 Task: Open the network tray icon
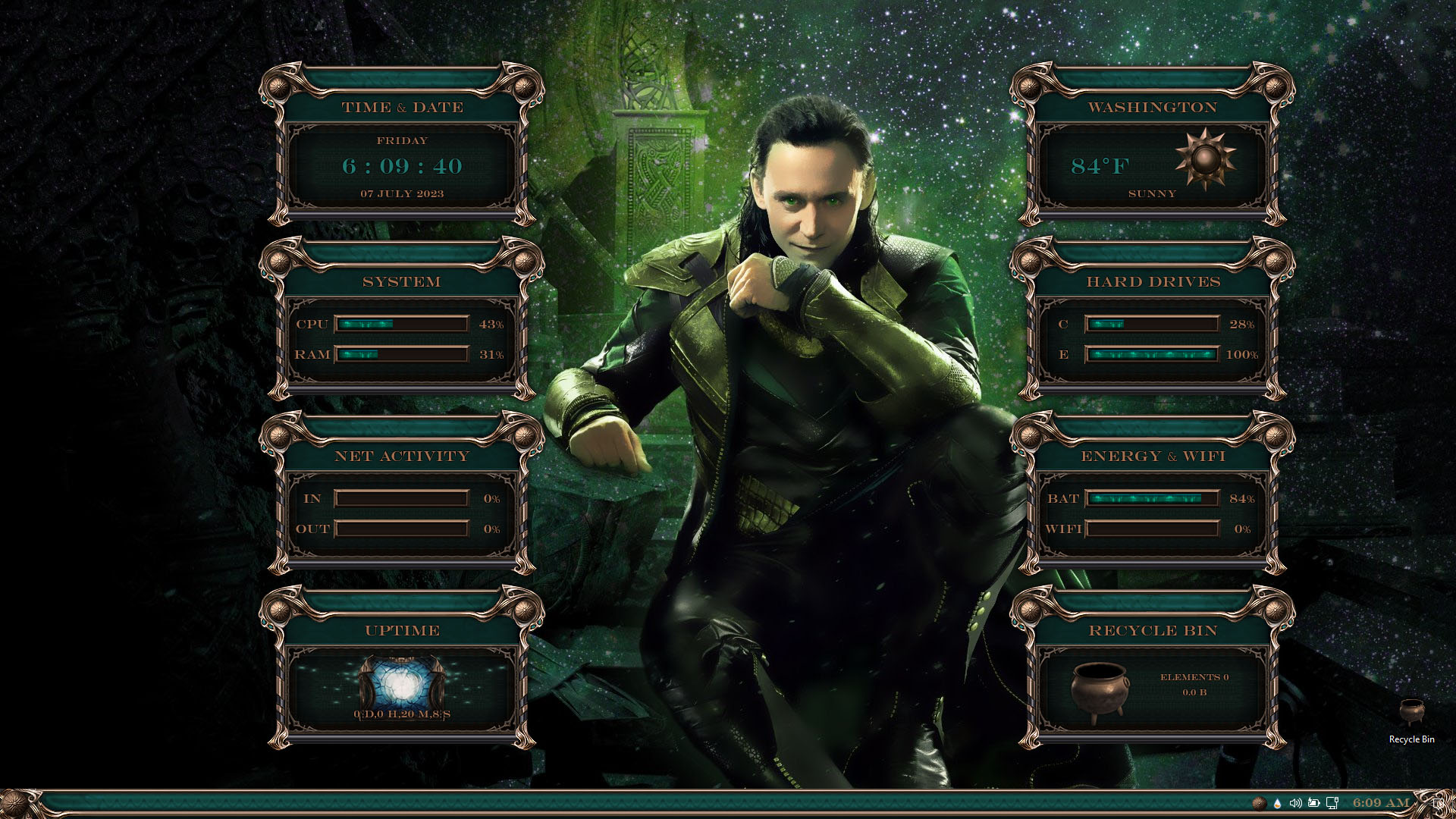[x=1332, y=803]
